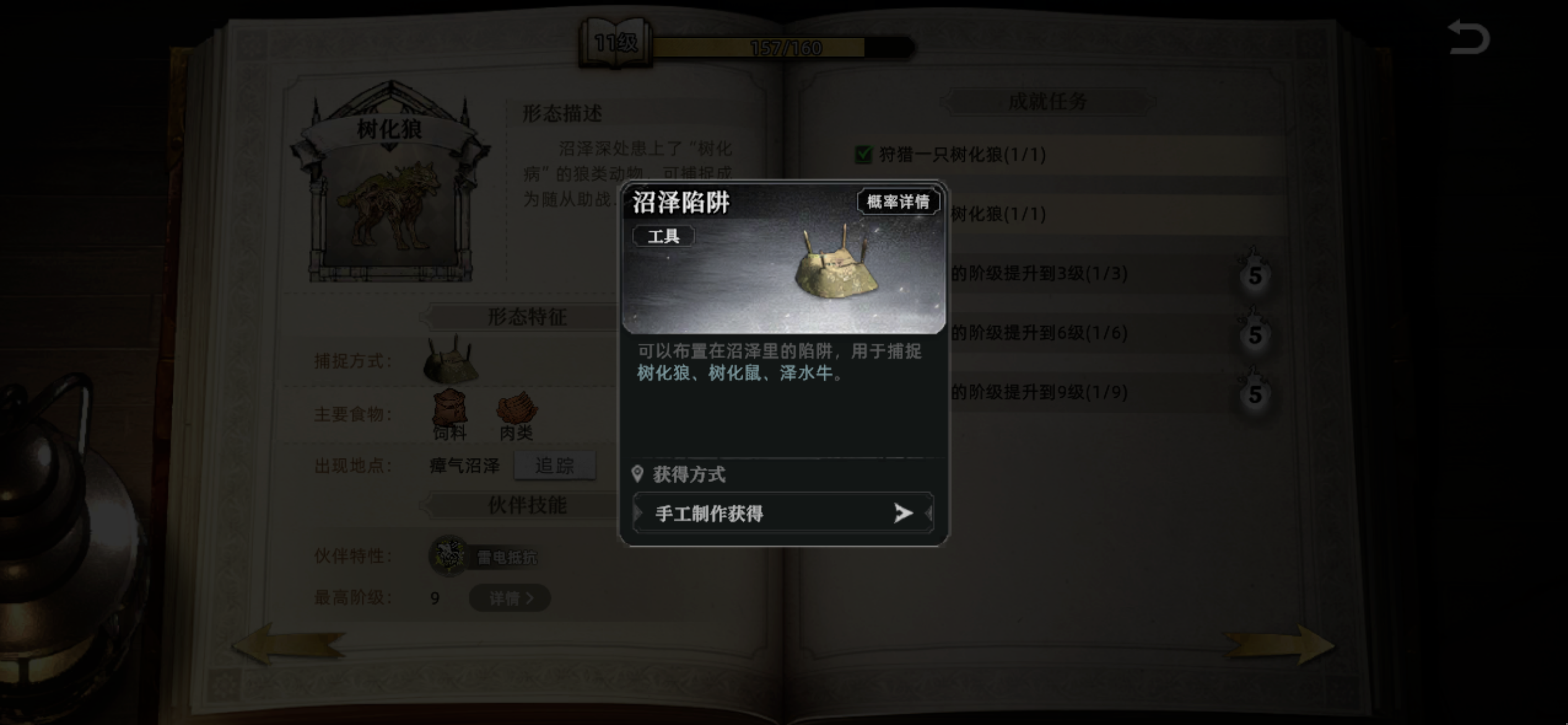Click the location pin icon beside 获得方式
Viewport: 1568px width, 725px height.
(637, 475)
